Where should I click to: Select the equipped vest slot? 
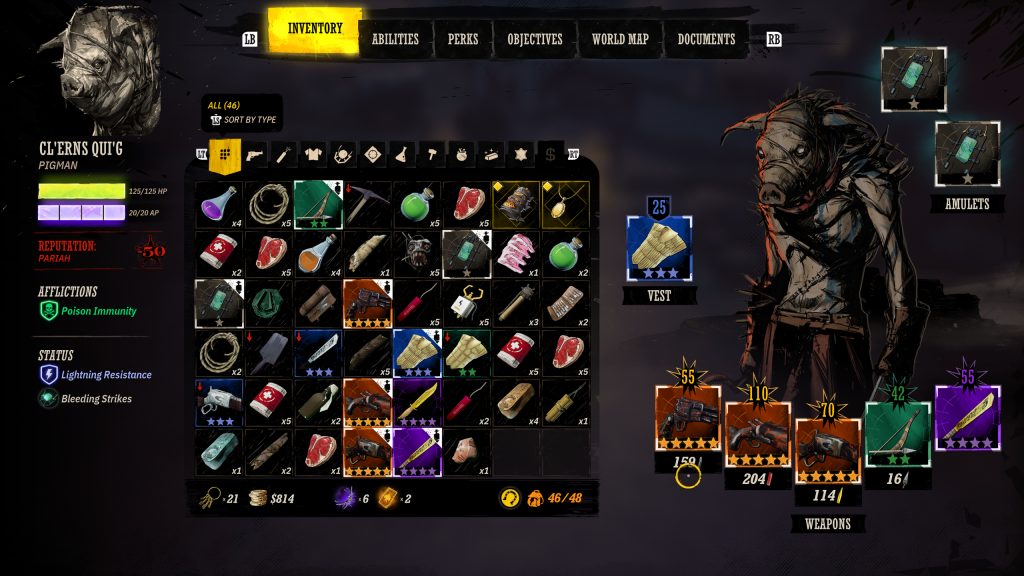coord(659,249)
